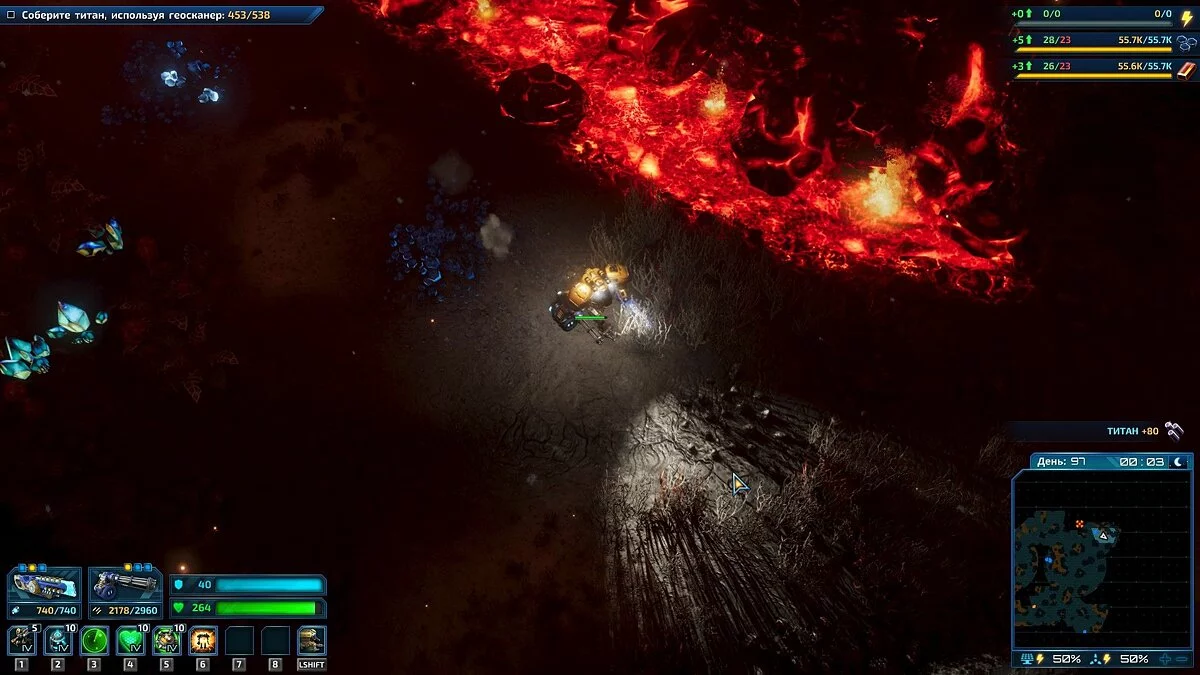Click the lightning bolt energy resource icon
This screenshot has height=675, width=1200.
tap(1187, 17)
